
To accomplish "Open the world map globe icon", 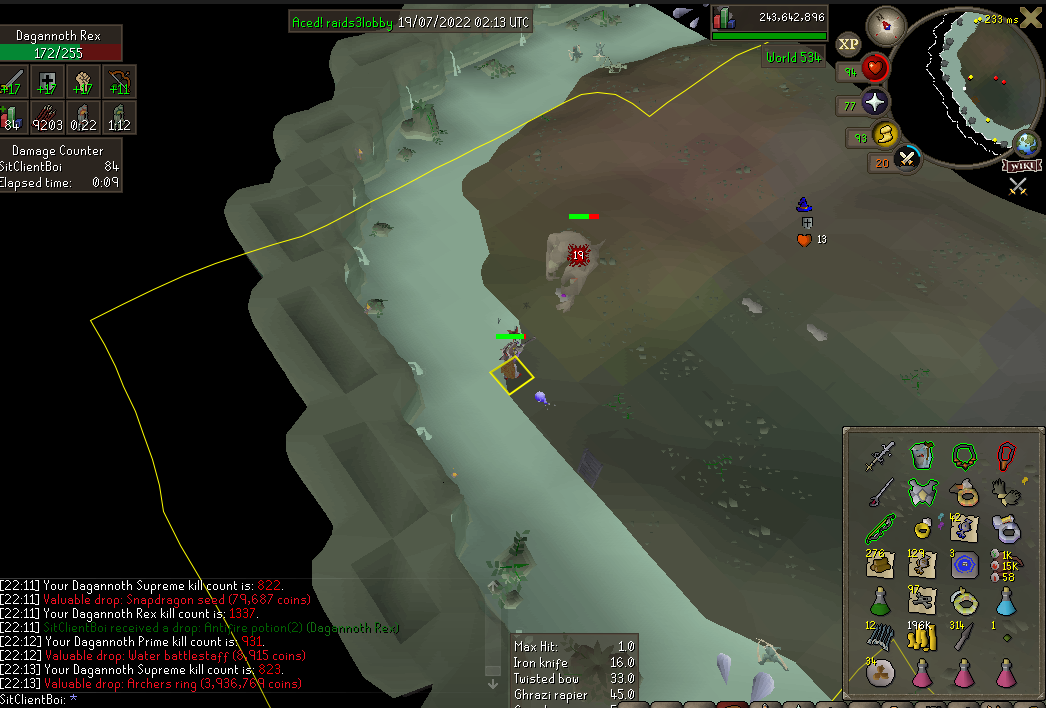I will (1027, 142).
